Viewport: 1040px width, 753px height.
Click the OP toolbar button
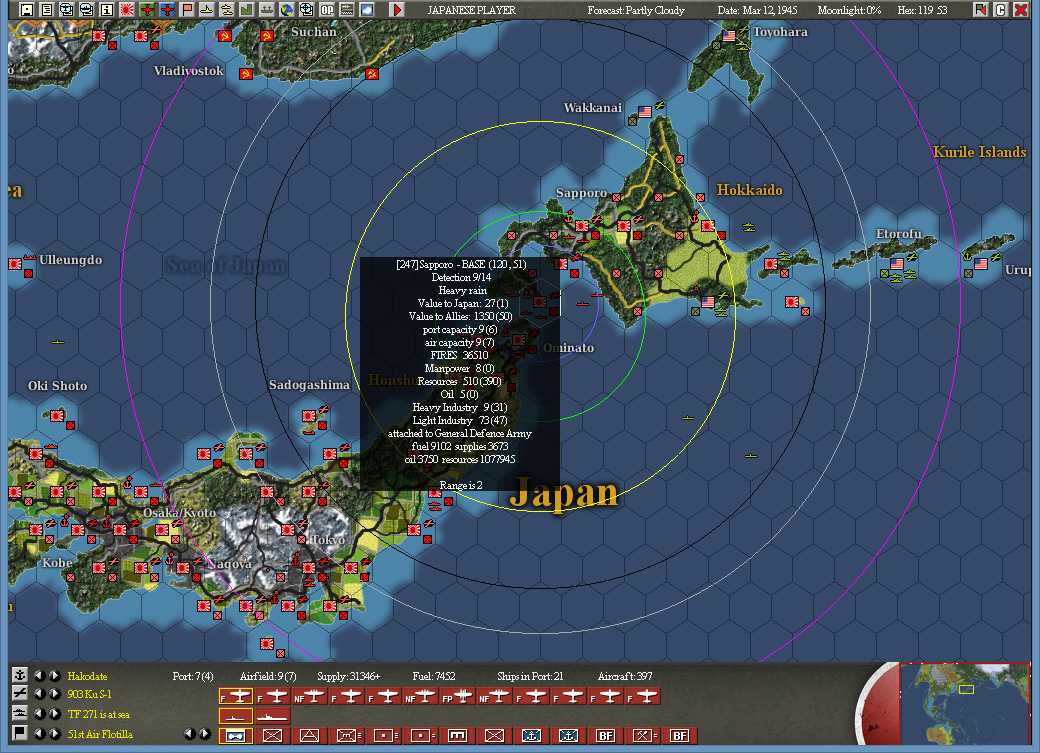[327, 10]
